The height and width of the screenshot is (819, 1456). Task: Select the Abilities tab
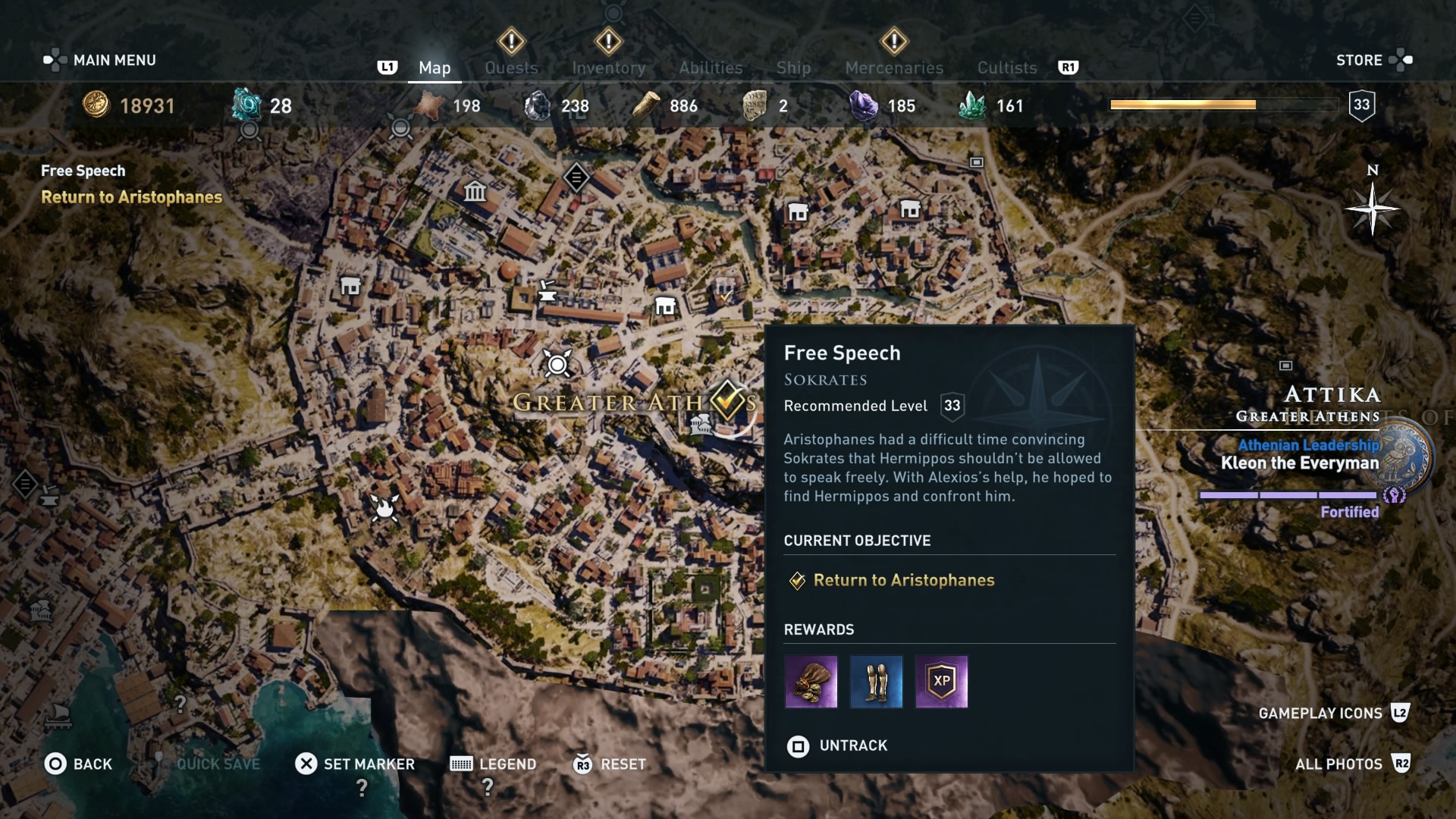coord(711,67)
